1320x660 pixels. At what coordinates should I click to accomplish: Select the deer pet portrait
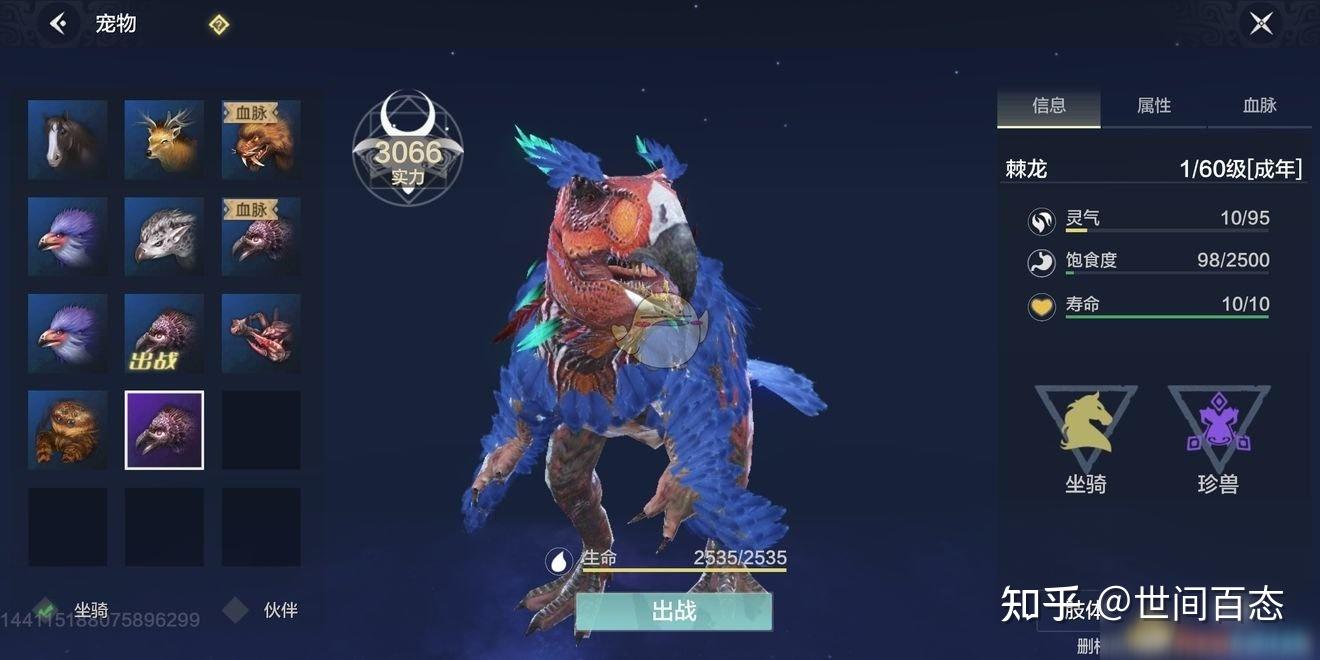tap(164, 140)
